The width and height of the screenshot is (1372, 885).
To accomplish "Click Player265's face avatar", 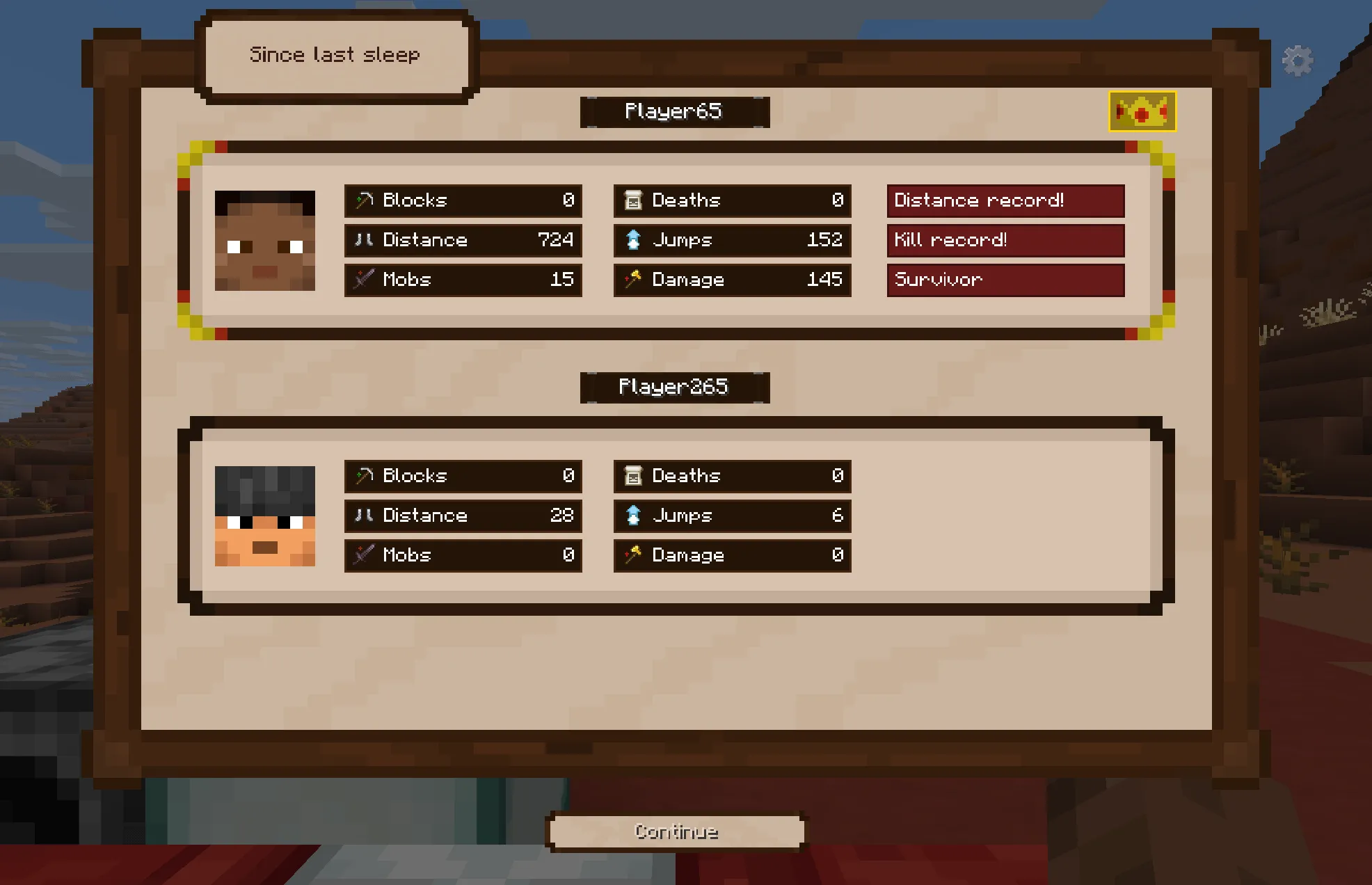I will pyautogui.click(x=264, y=516).
